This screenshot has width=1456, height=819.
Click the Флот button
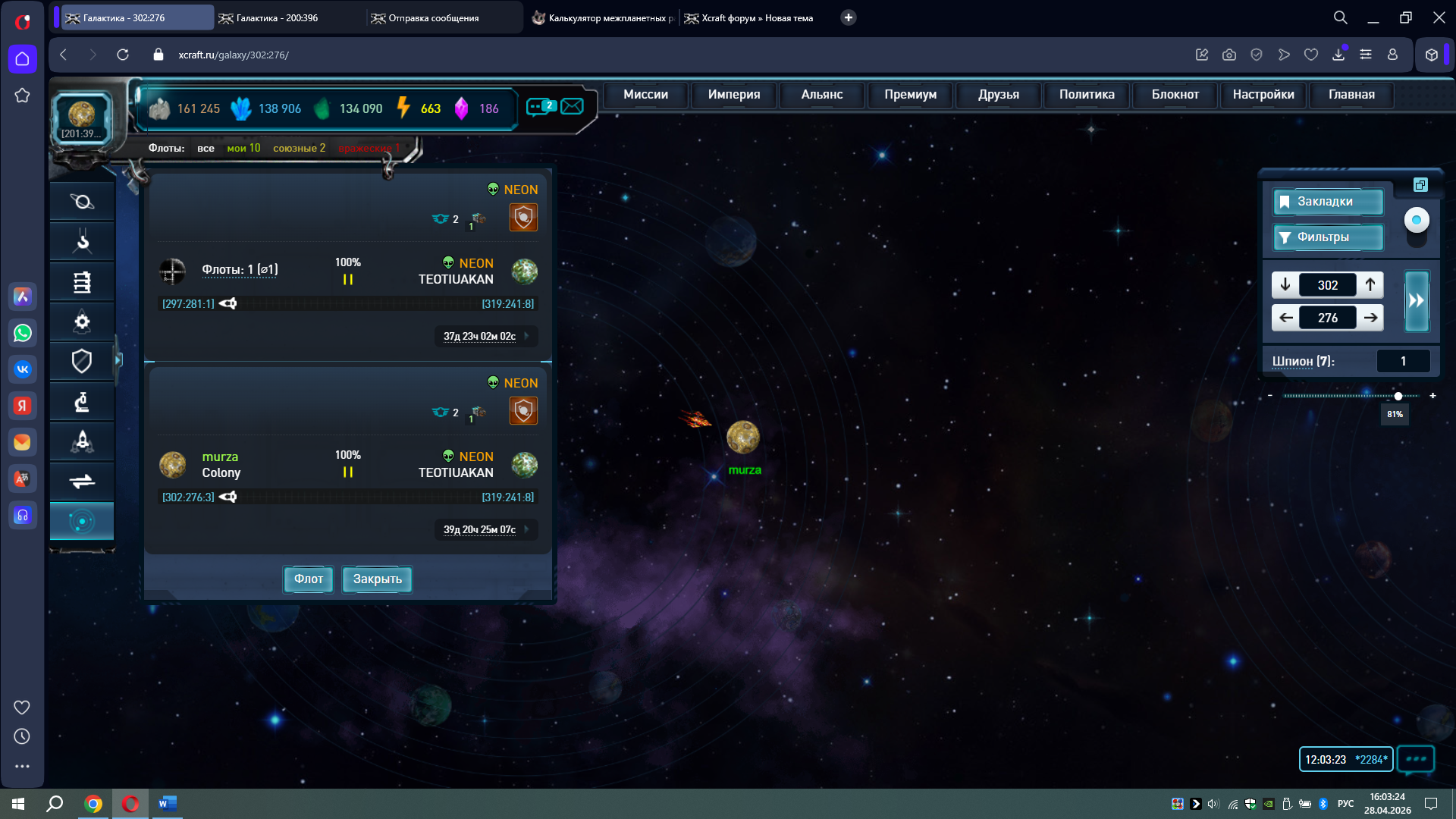pyautogui.click(x=308, y=579)
